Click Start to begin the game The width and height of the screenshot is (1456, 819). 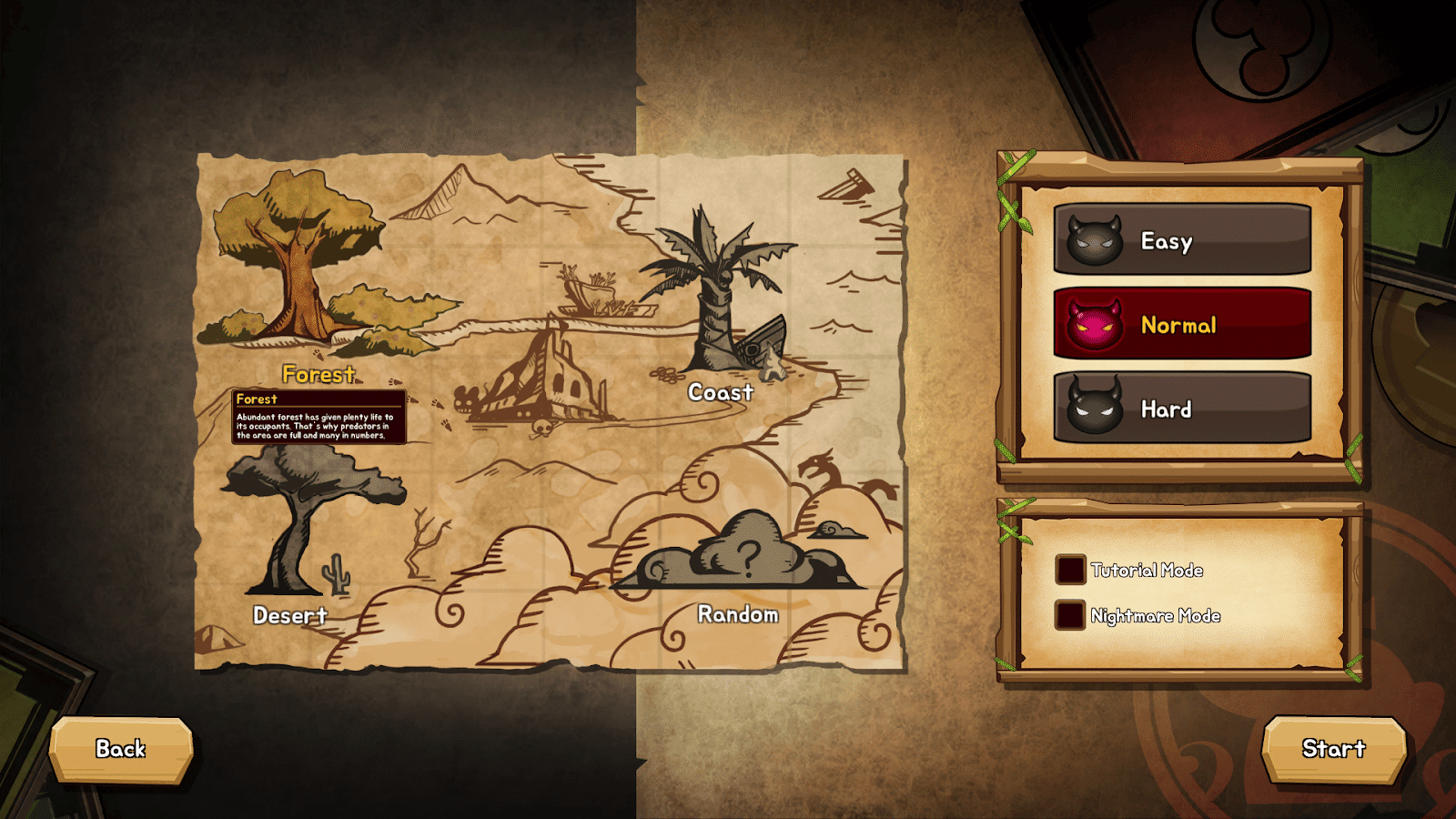pos(1333,749)
